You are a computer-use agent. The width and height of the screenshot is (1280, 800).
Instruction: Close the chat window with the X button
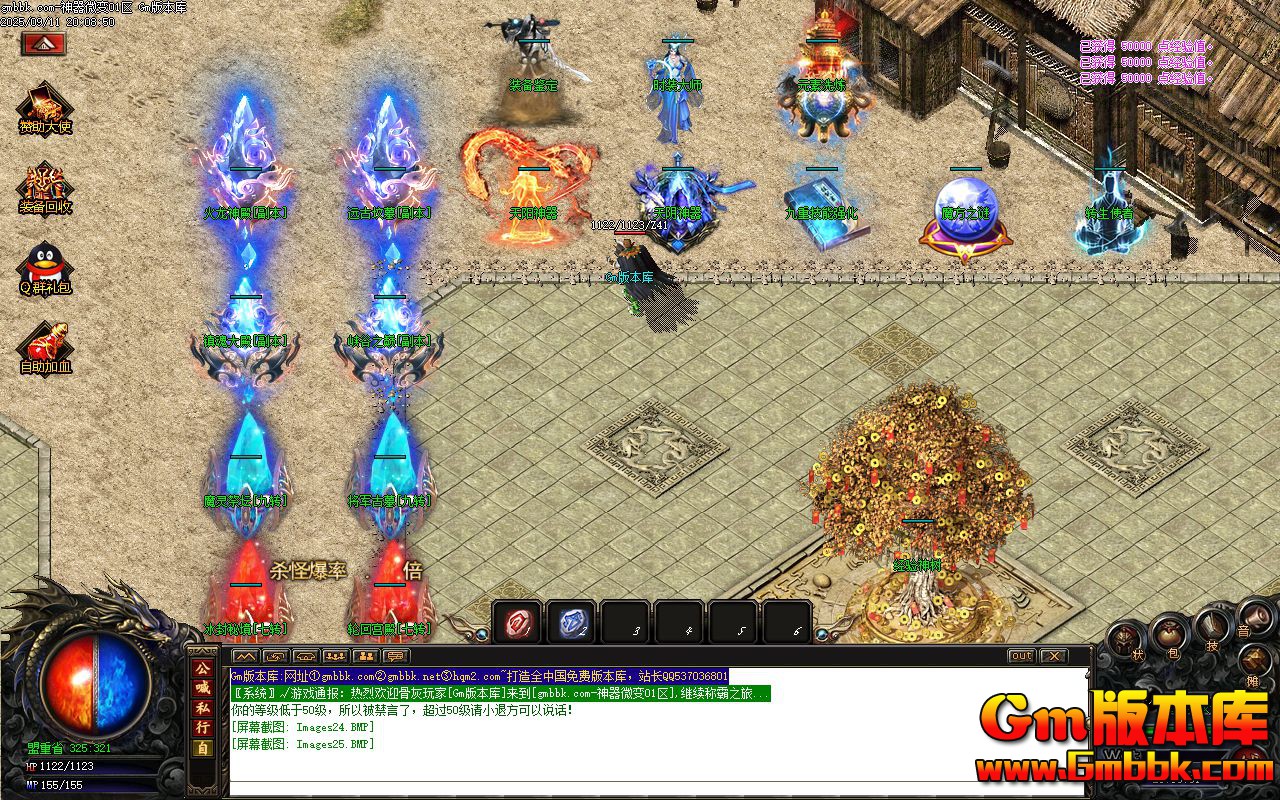[x=1054, y=656]
